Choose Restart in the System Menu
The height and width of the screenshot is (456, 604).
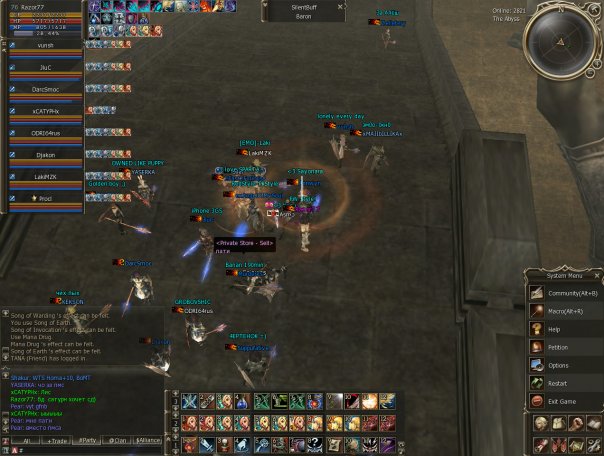[557, 383]
